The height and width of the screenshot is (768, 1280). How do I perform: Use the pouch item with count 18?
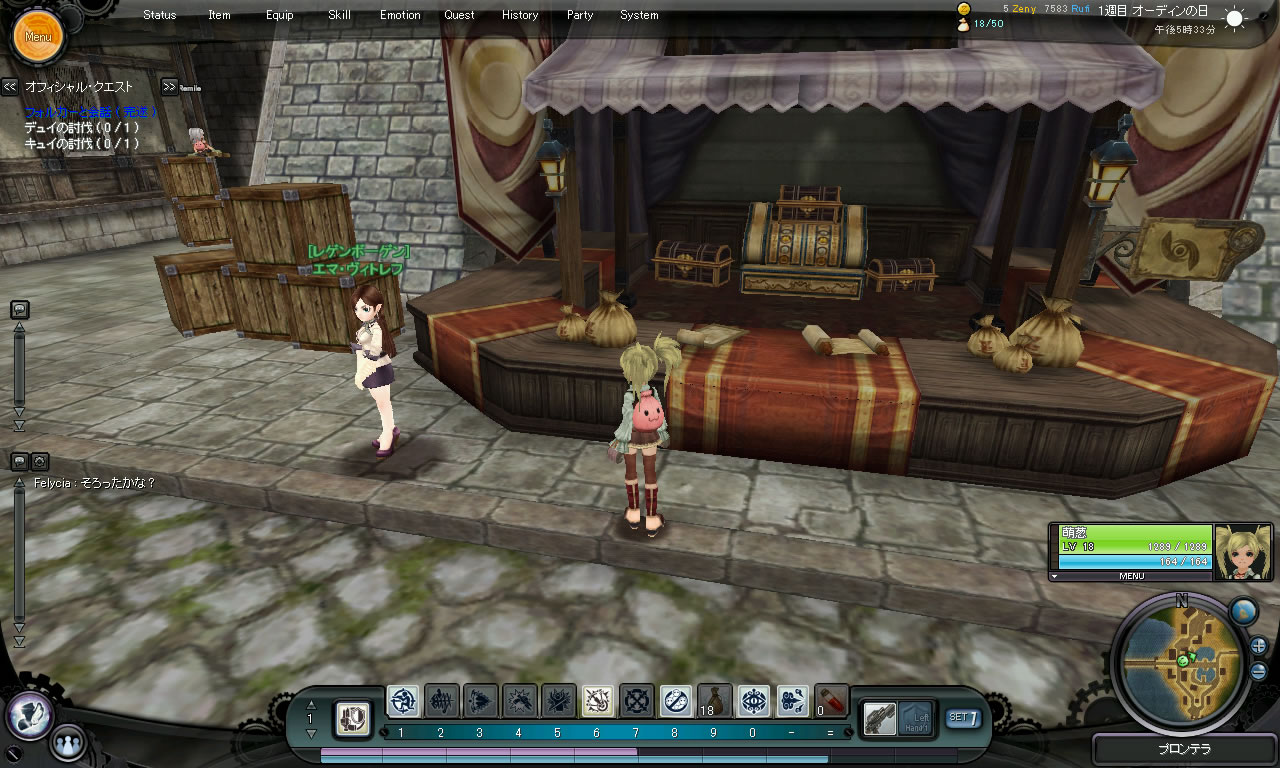pos(714,701)
